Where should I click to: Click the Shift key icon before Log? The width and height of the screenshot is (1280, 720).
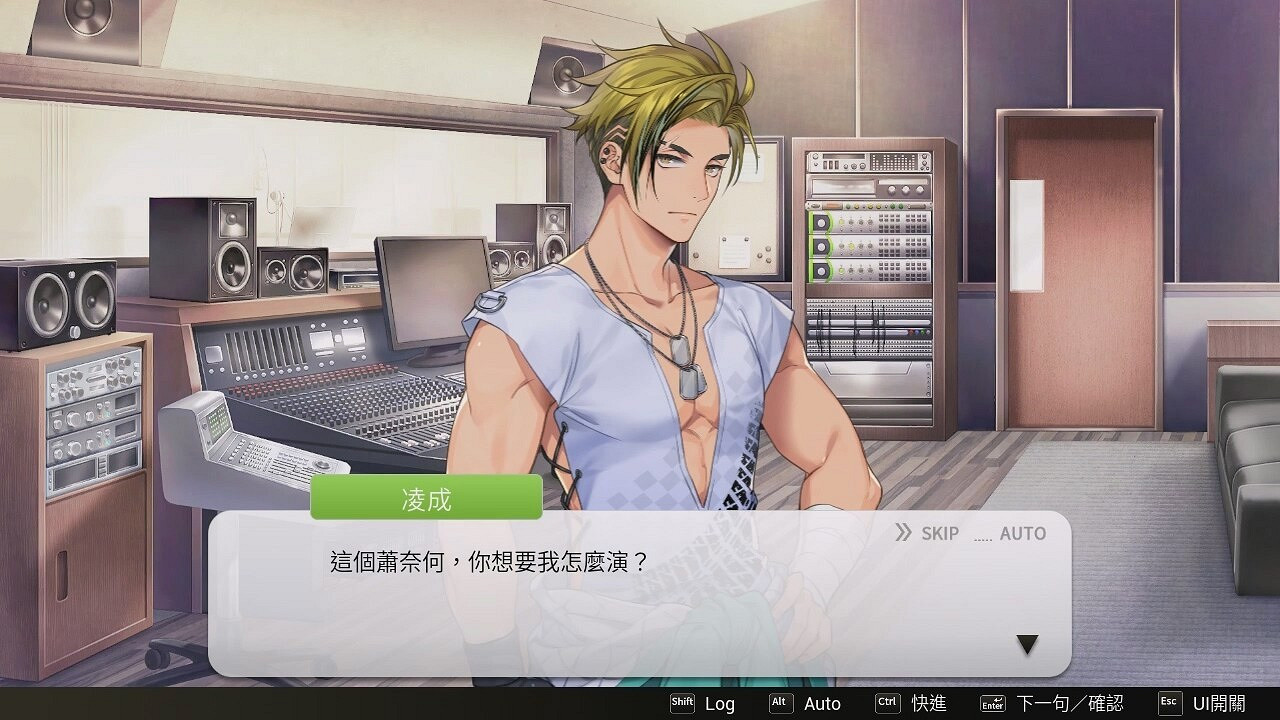click(x=683, y=703)
